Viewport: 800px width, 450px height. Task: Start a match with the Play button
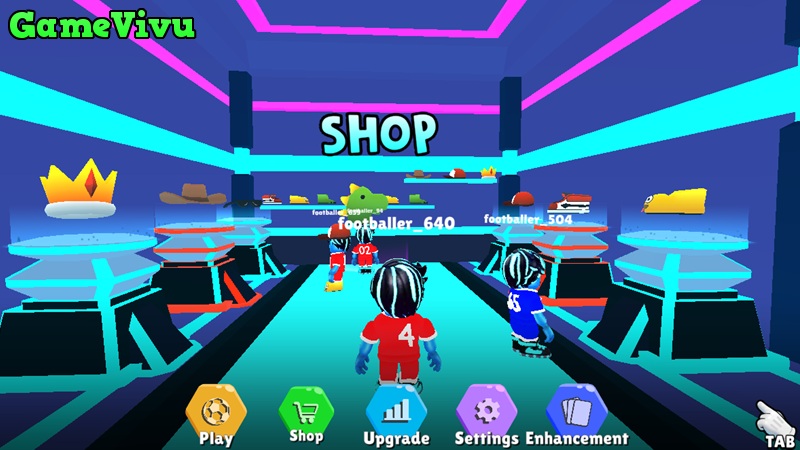[x=216, y=411]
